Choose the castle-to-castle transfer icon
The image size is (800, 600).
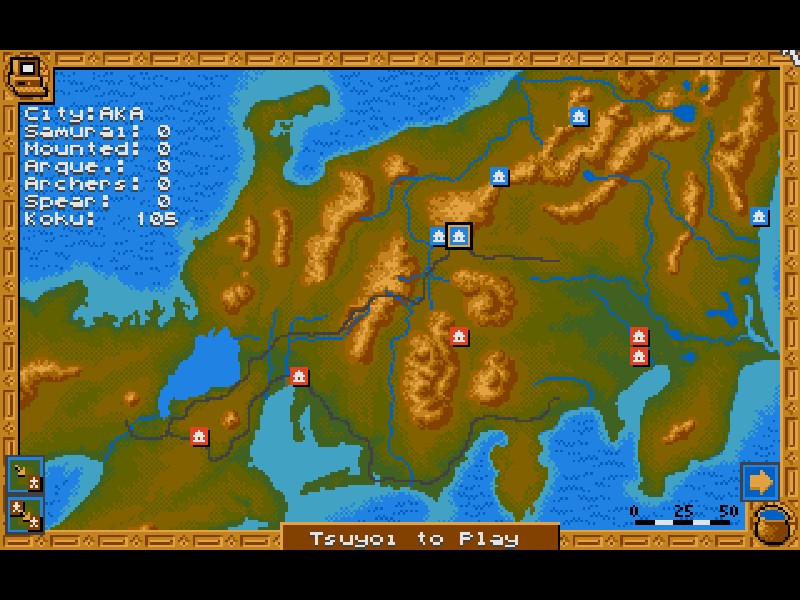[25, 513]
